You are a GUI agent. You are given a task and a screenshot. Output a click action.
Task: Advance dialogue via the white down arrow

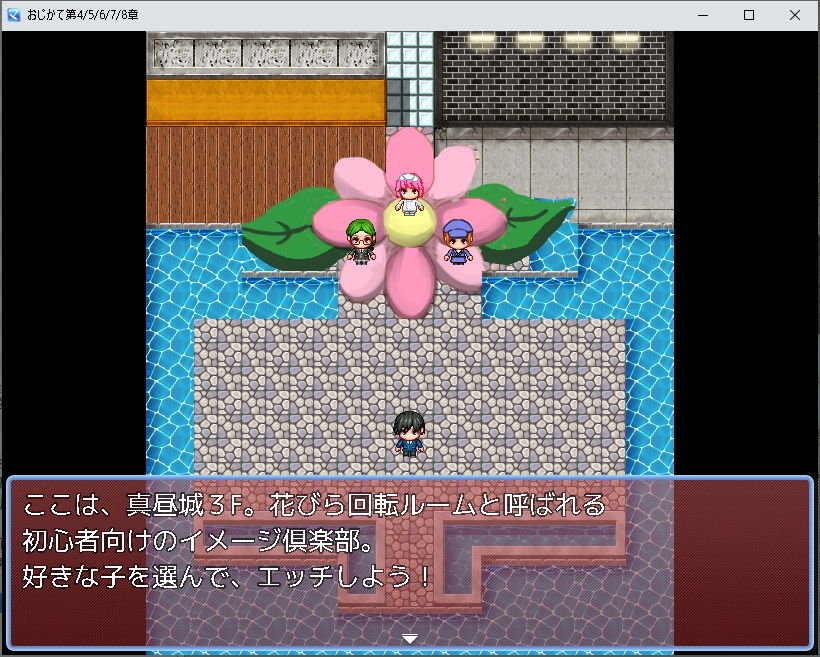[409, 638]
